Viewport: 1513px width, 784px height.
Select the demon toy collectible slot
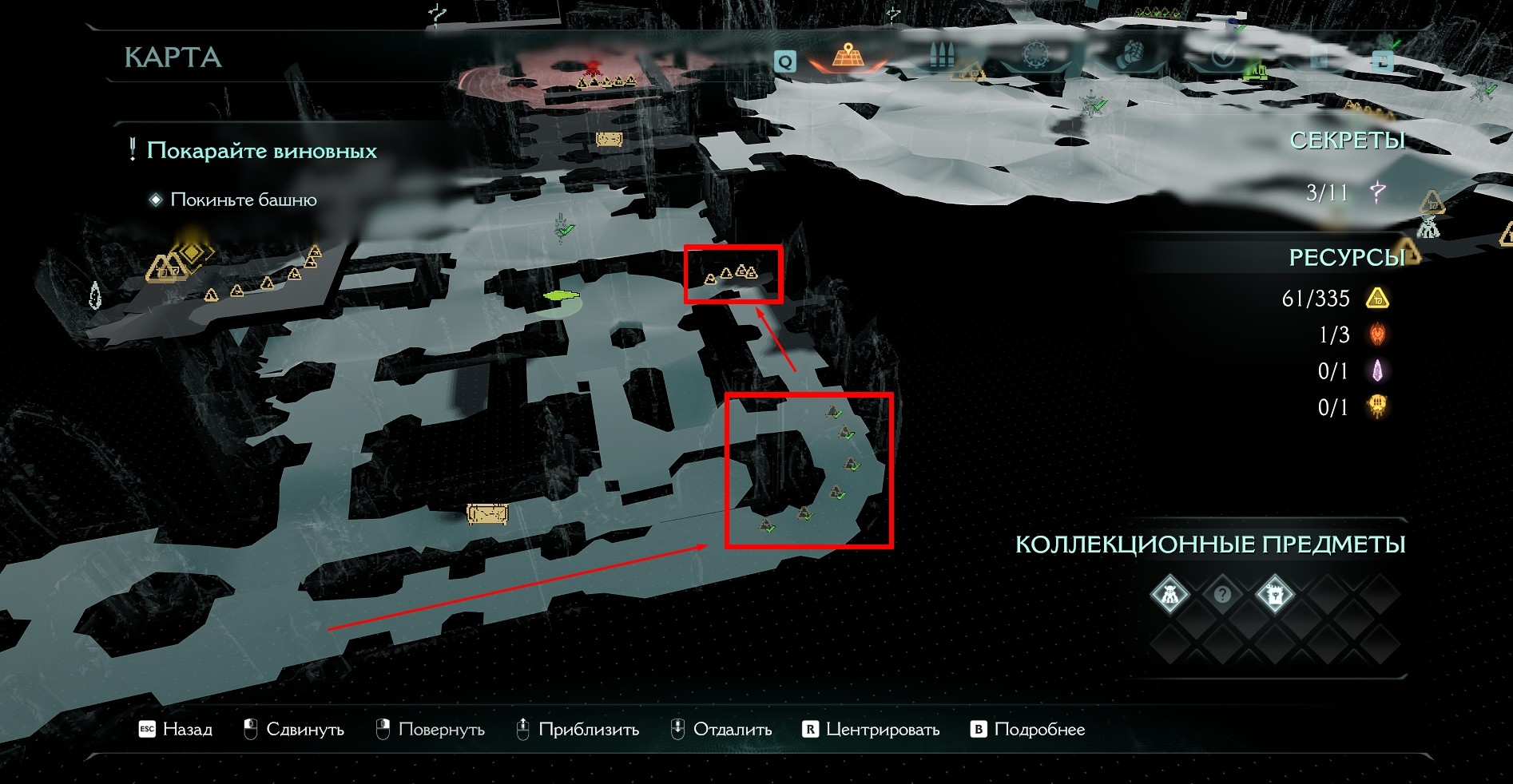[x=1169, y=594]
